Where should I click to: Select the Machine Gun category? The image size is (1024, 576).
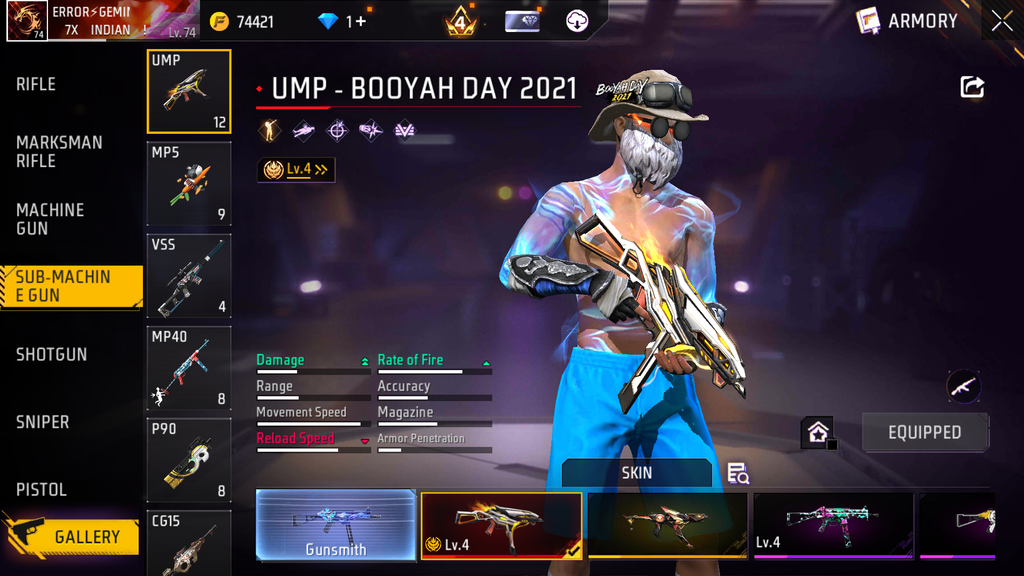[50, 219]
